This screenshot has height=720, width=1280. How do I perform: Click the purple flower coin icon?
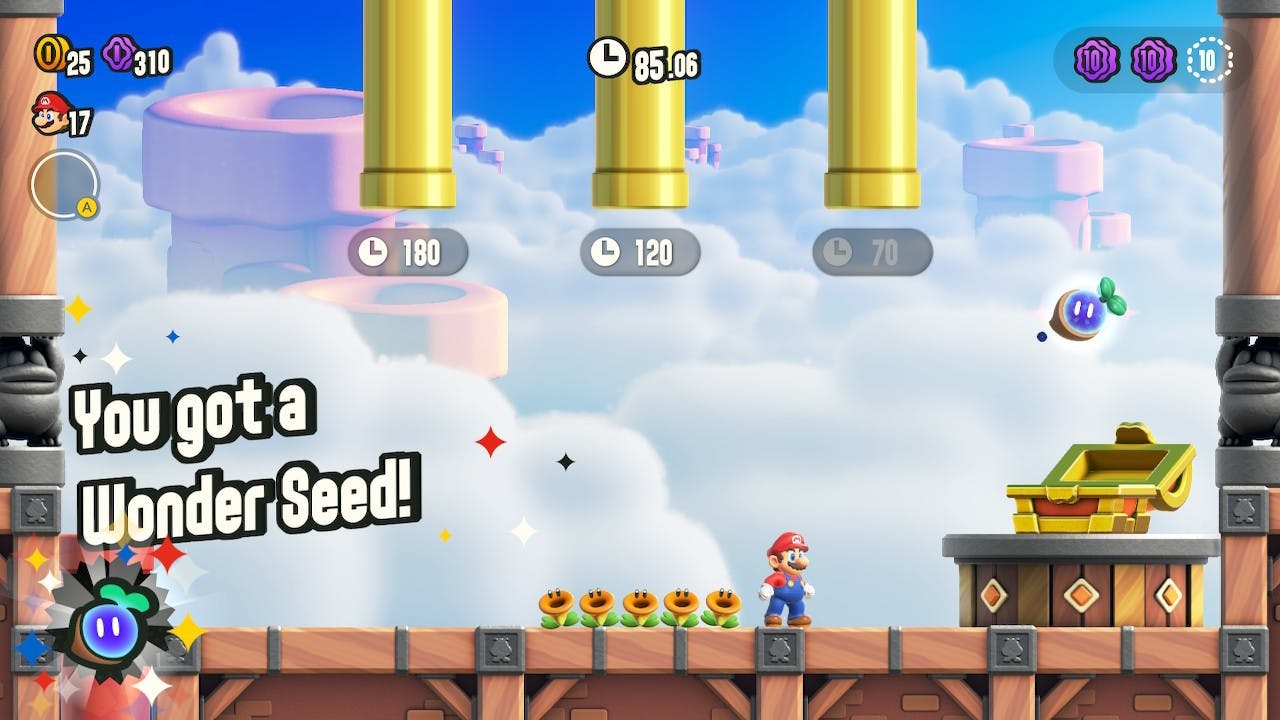point(117,54)
